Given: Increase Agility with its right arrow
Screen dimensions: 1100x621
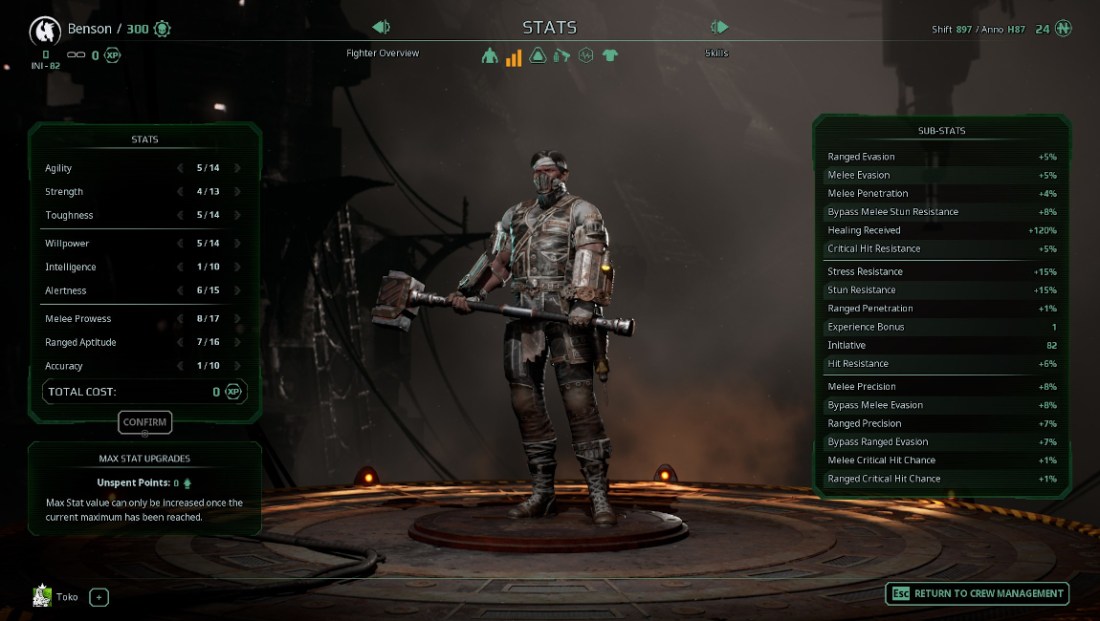Looking at the screenshot, I should (238, 168).
